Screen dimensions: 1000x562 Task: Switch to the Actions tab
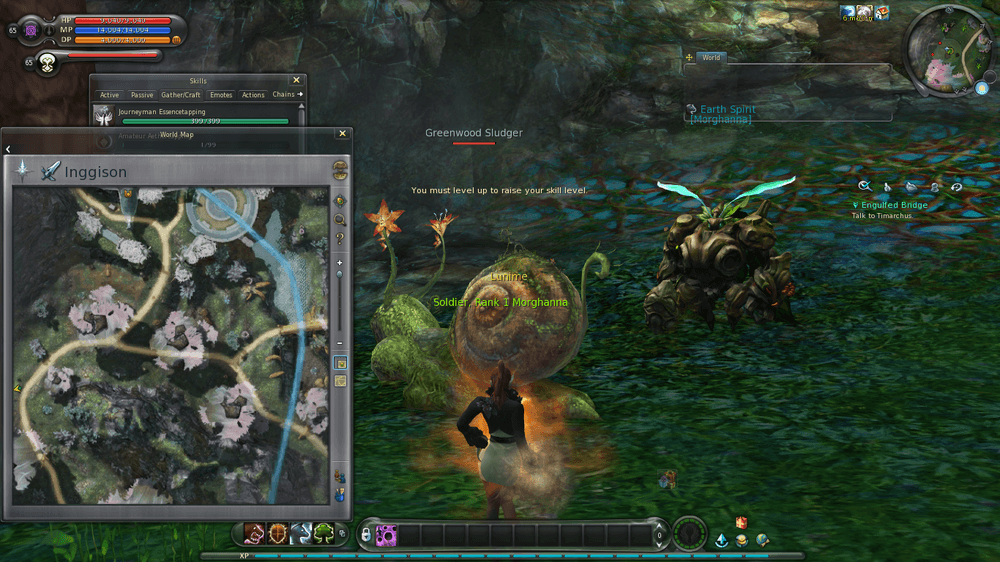click(x=253, y=95)
